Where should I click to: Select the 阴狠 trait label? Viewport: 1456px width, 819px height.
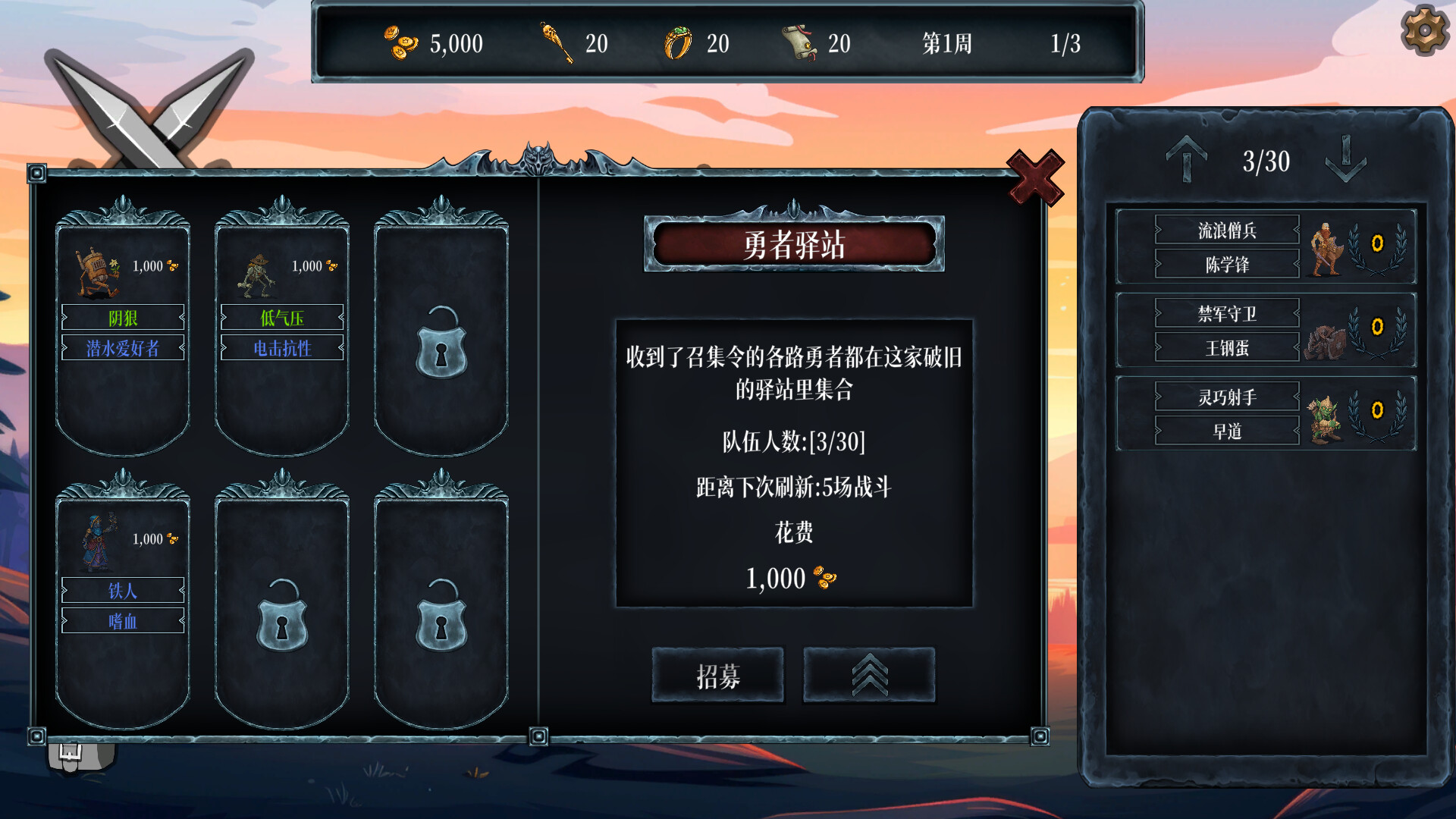[123, 318]
